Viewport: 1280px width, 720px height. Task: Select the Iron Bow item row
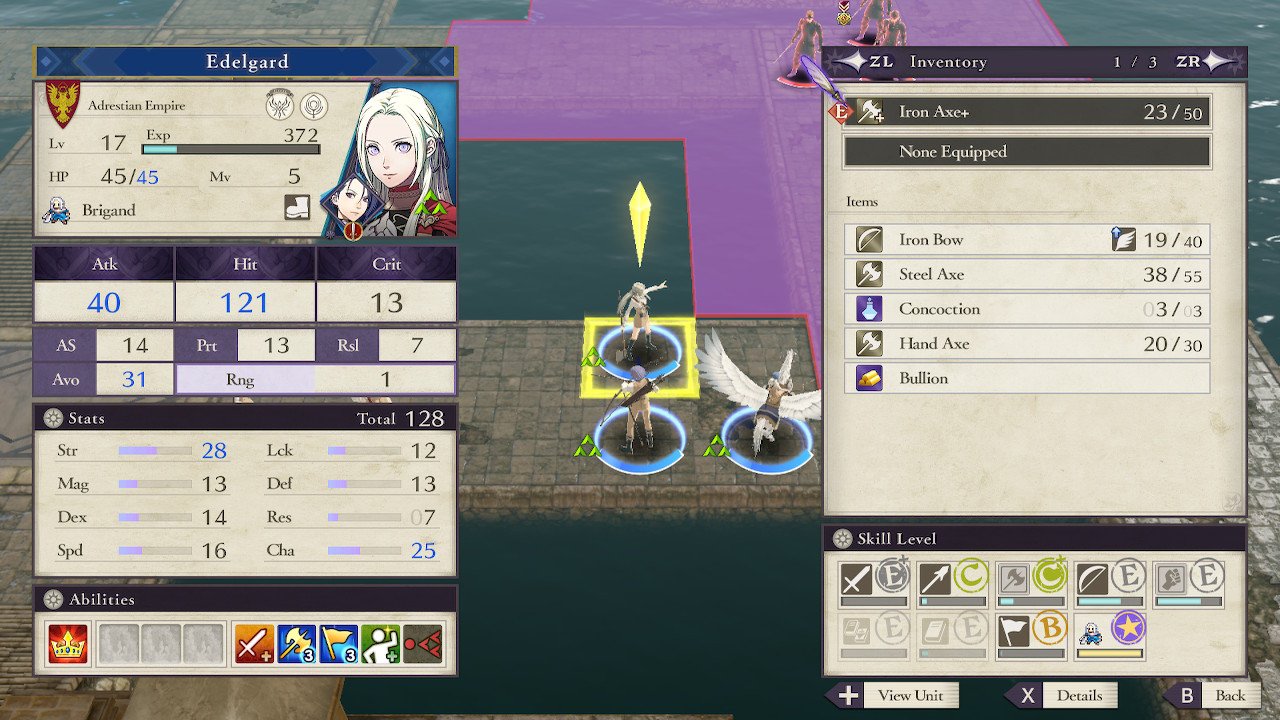coord(1027,240)
